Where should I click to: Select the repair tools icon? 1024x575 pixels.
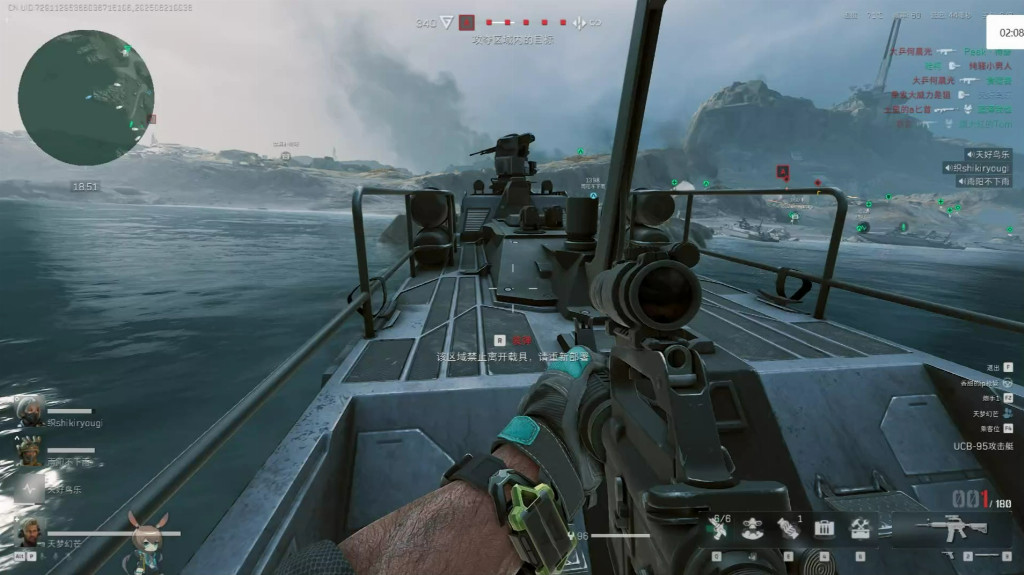click(859, 528)
